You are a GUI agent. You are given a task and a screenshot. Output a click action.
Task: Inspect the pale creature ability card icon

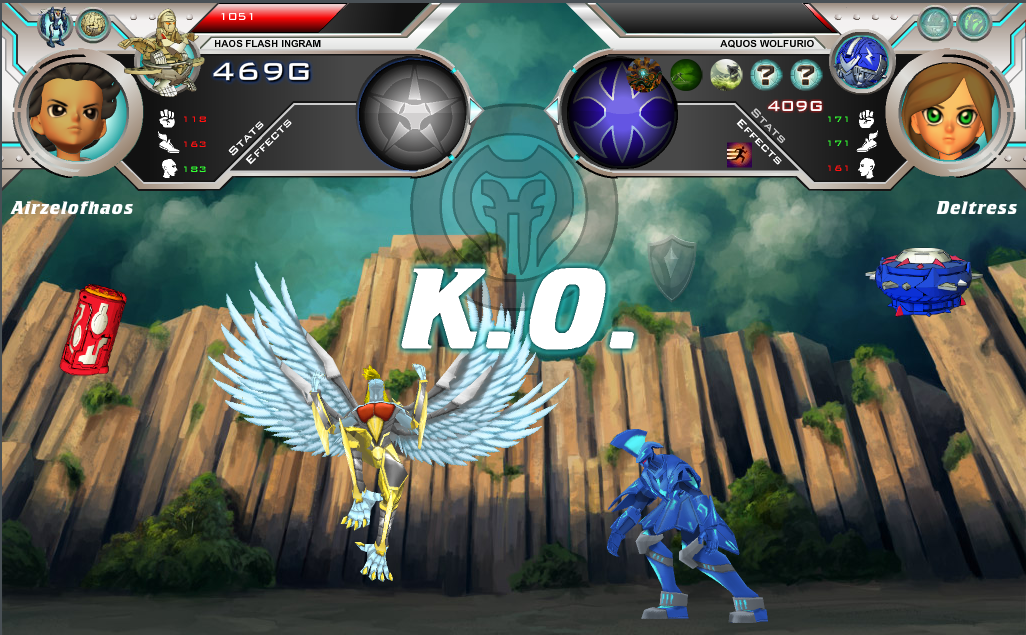pyautogui.click(x=726, y=74)
